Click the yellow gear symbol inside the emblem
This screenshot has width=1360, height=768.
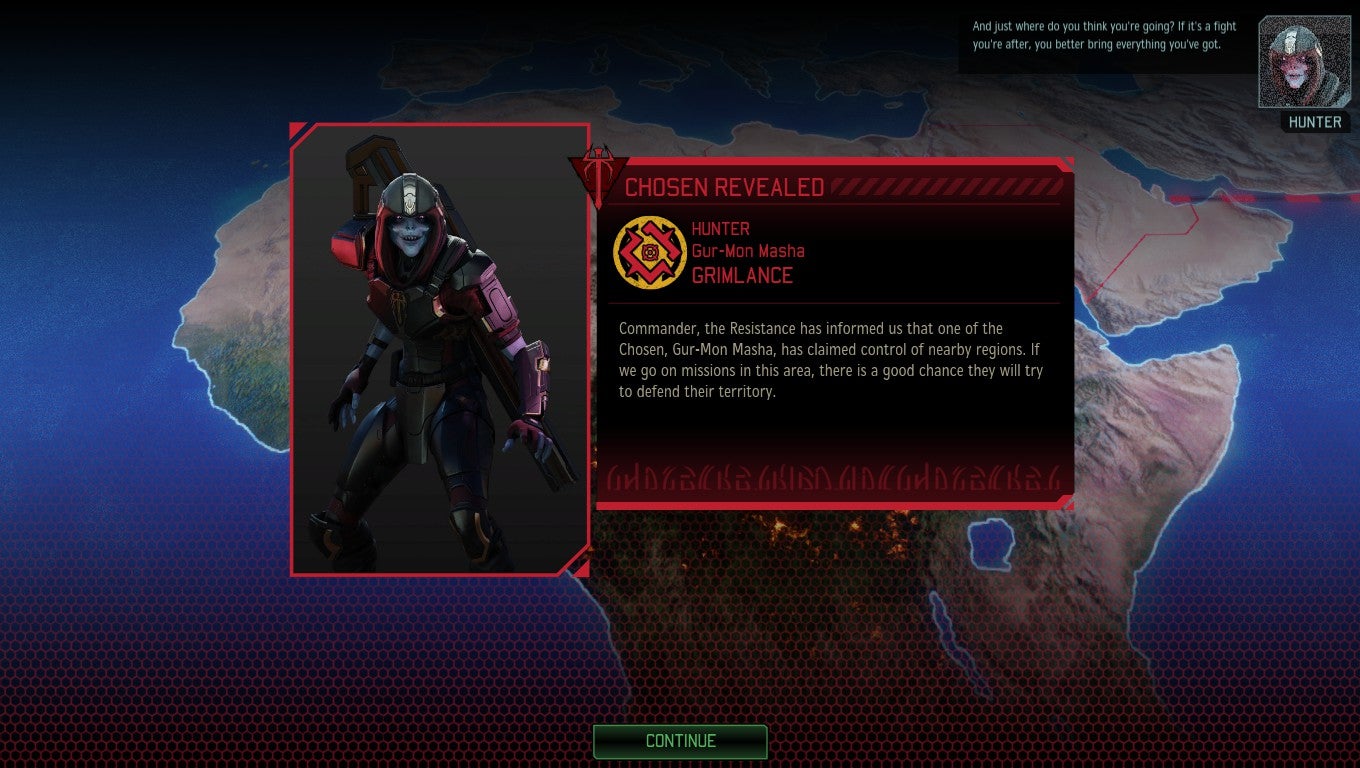coord(650,251)
